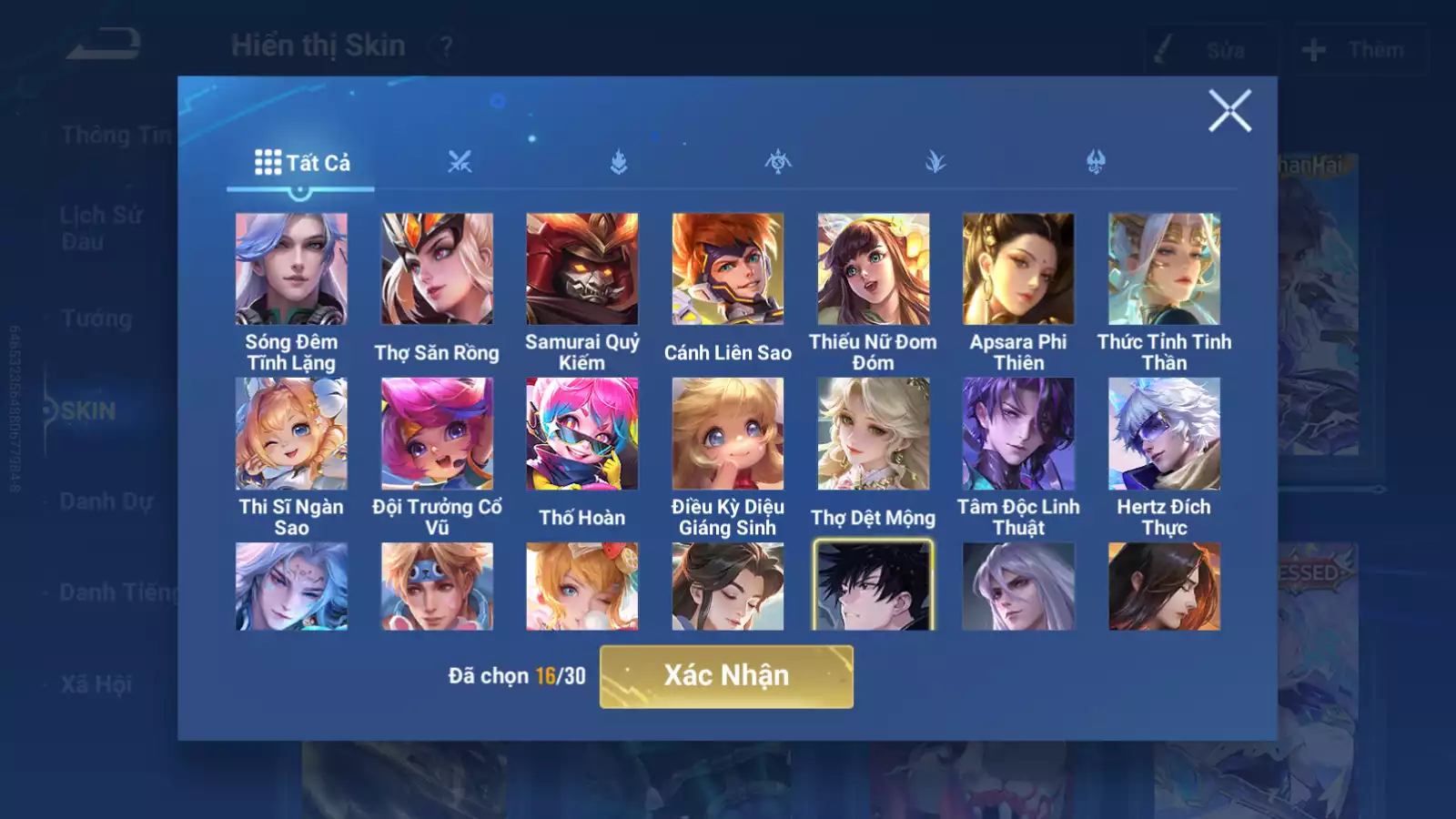Pick the Thợ Săn Rồng skin
This screenshot has width=1456, height=819.
pos(437,269)
